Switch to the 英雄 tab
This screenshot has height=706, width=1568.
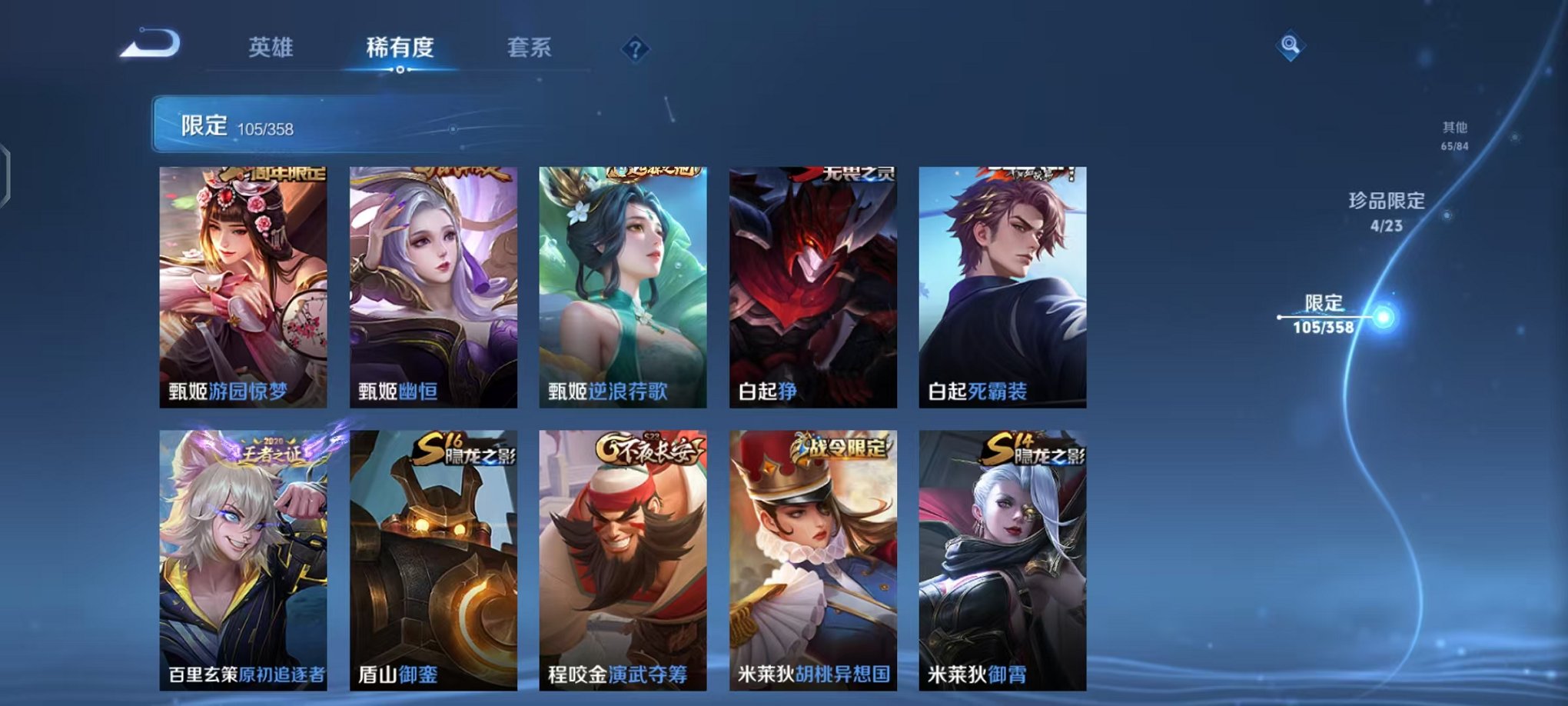(x=272, y=47)
